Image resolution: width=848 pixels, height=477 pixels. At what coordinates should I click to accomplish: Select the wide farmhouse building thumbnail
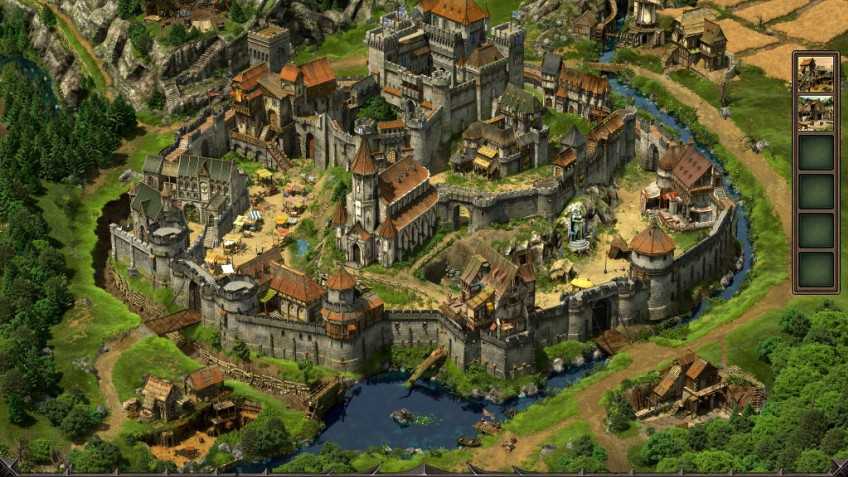click(815, 113)
